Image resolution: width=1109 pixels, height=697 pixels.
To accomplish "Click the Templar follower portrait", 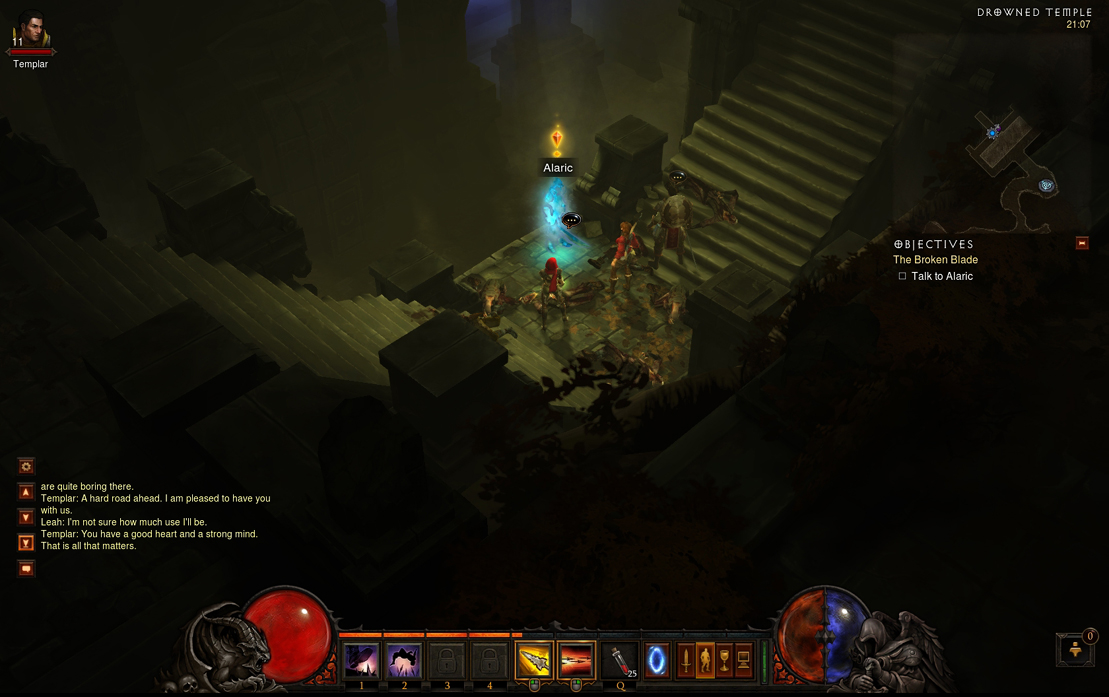I will (30, 32).
